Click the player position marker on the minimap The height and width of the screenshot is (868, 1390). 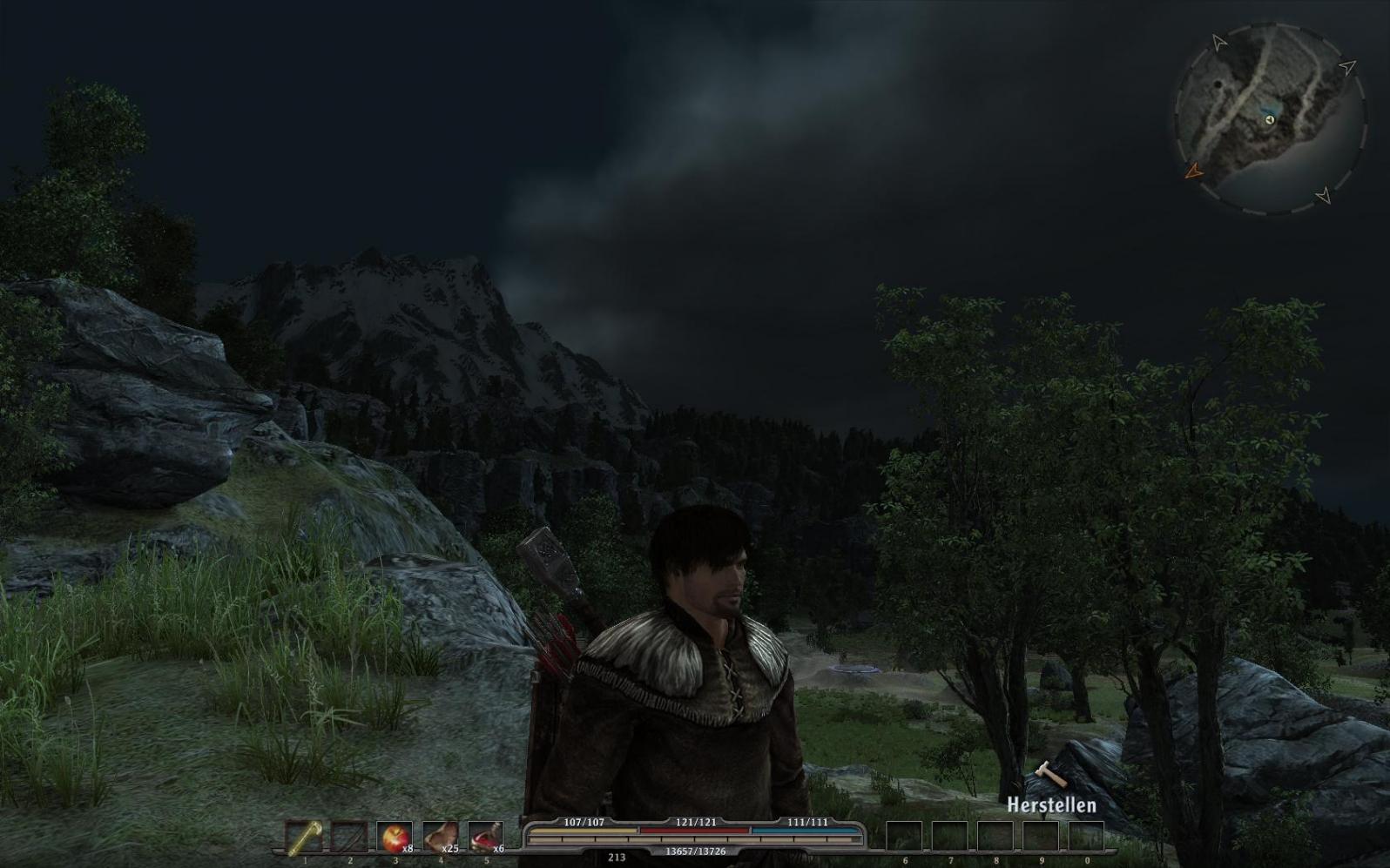(x=1270, y=119)
